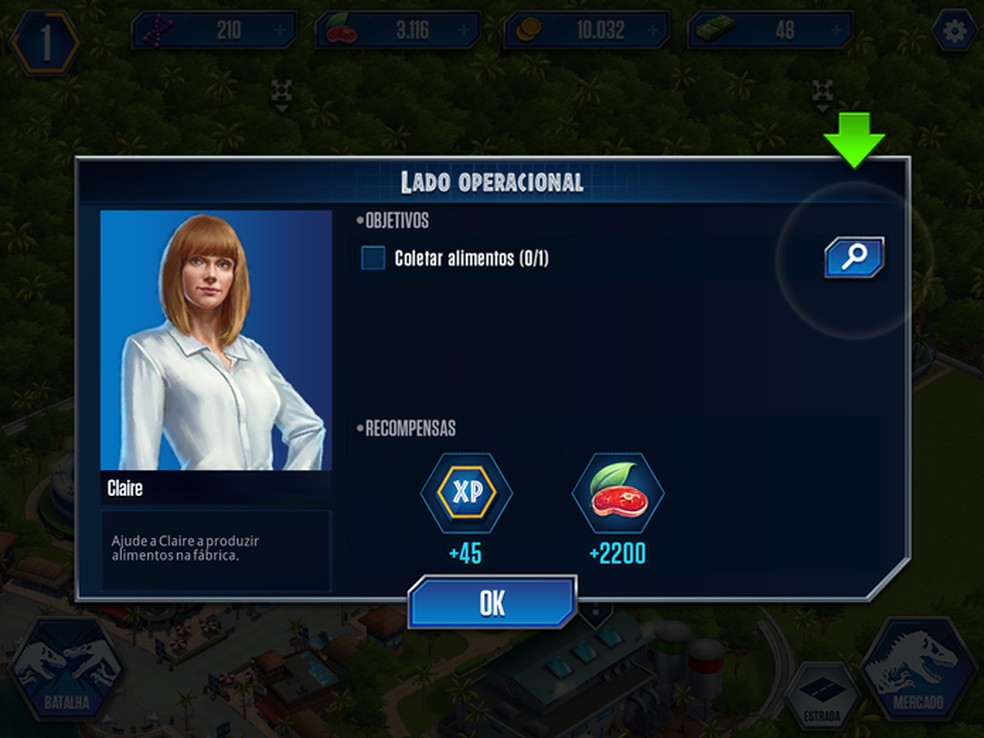The height and width of the screenshot is (738, 984).
Task: Tap the Coletar alimentos objective checkbox
Action: [x=373, y=259]
